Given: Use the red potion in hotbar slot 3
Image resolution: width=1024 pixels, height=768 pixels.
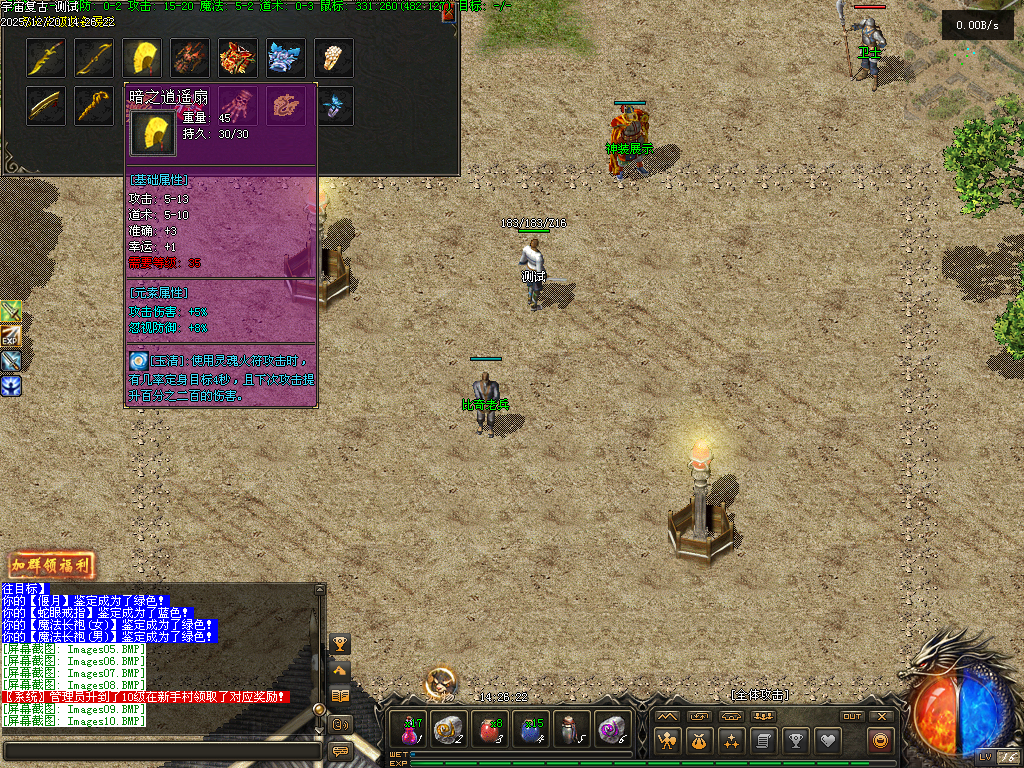Looking at the screenshot, I should [x=491, y=730].
